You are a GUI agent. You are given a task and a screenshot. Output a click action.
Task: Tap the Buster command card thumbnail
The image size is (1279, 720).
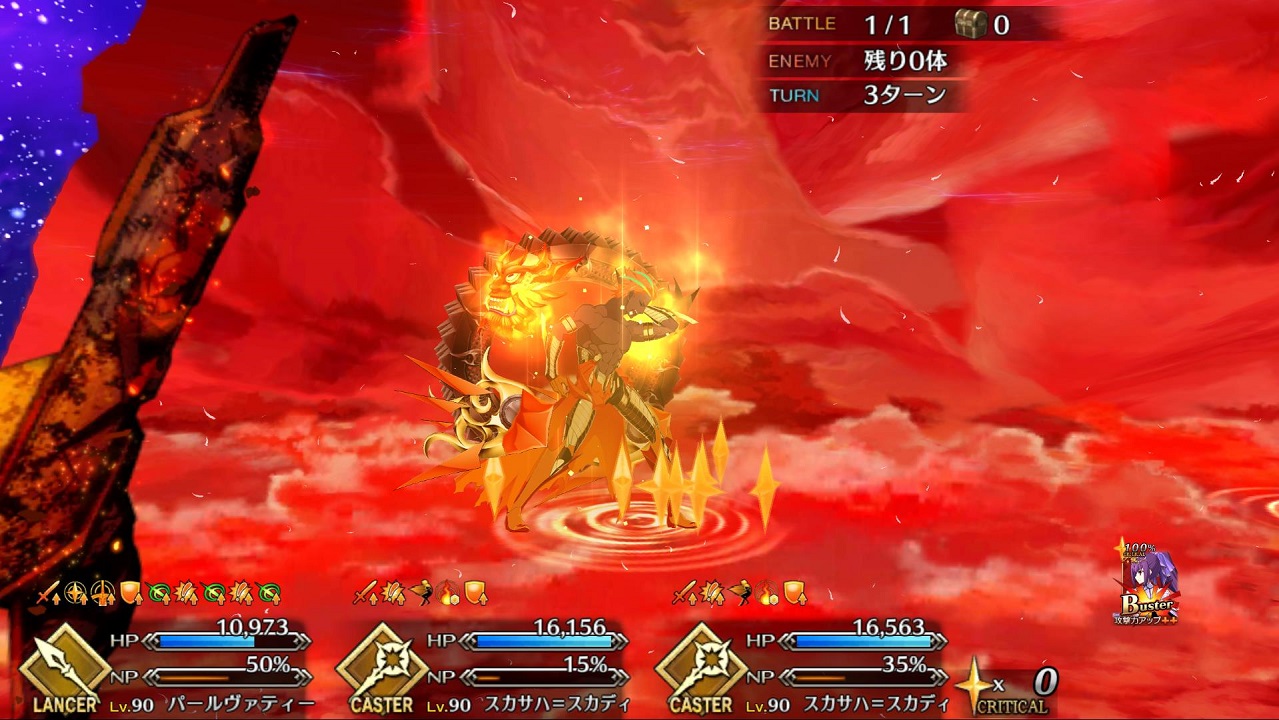click(1147, 587)
